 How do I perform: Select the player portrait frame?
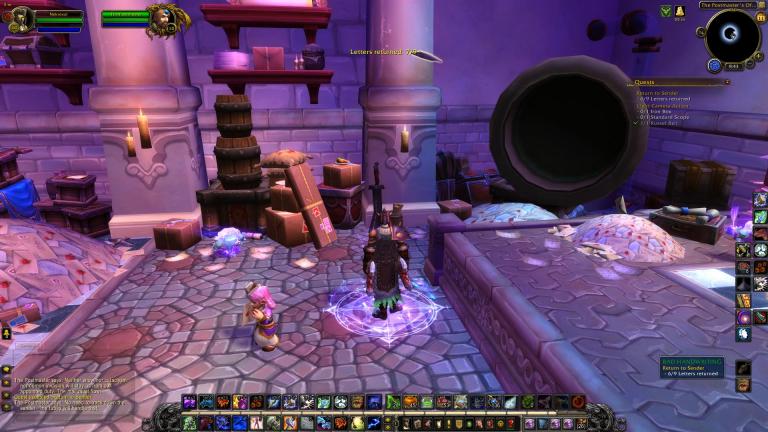[22, 18]
